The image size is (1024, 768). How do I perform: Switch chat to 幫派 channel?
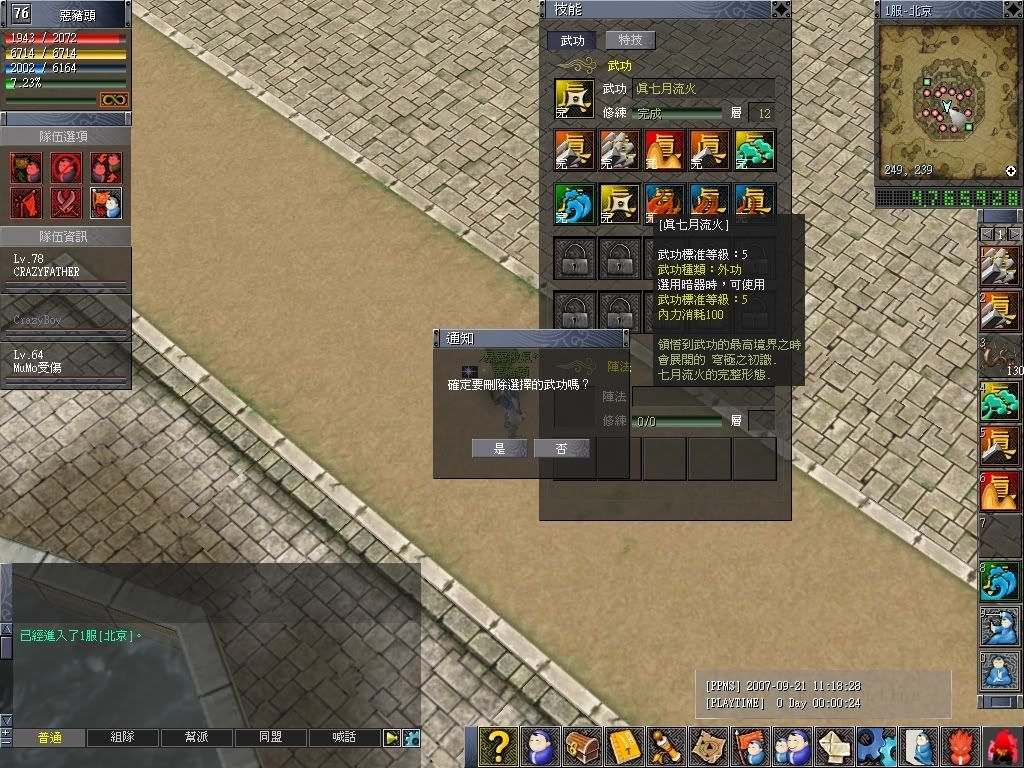pos(196,738)
